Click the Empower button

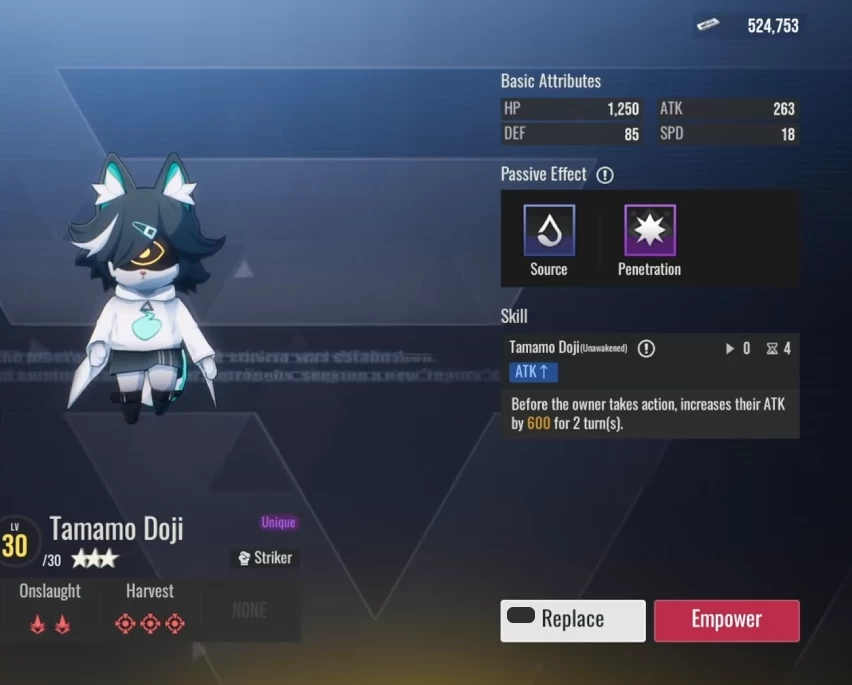click(x=726, y=620)
